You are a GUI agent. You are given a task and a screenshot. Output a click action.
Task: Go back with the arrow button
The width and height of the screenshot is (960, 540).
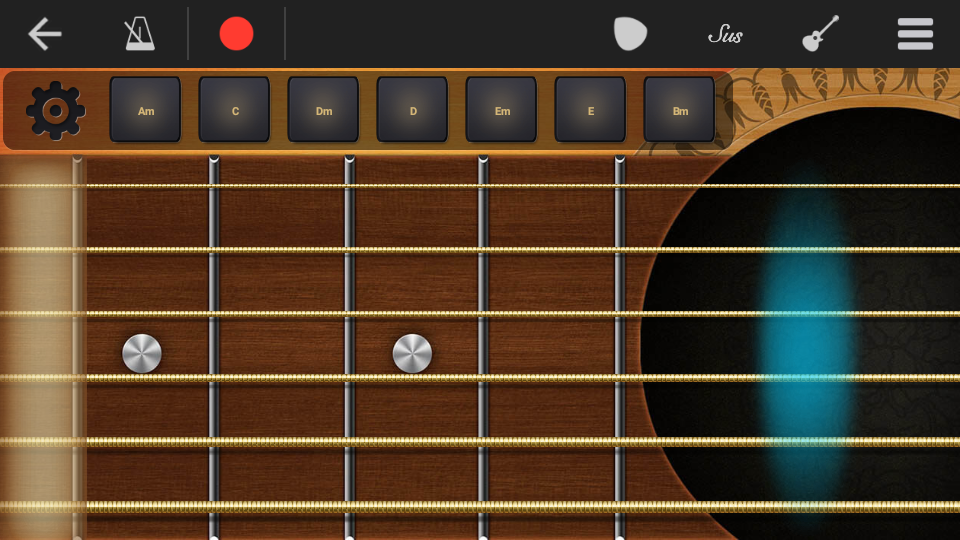pos(45,34)
